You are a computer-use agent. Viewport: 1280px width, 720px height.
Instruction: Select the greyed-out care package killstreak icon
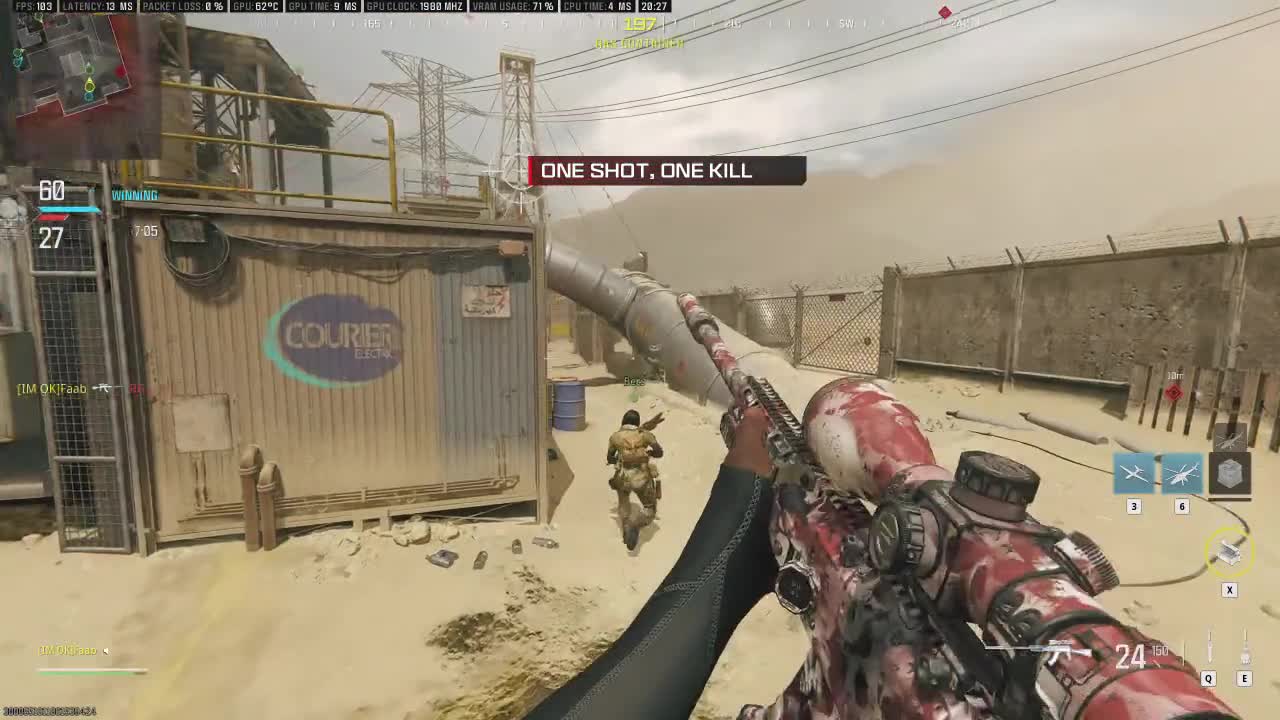(x=1229, y=473)
